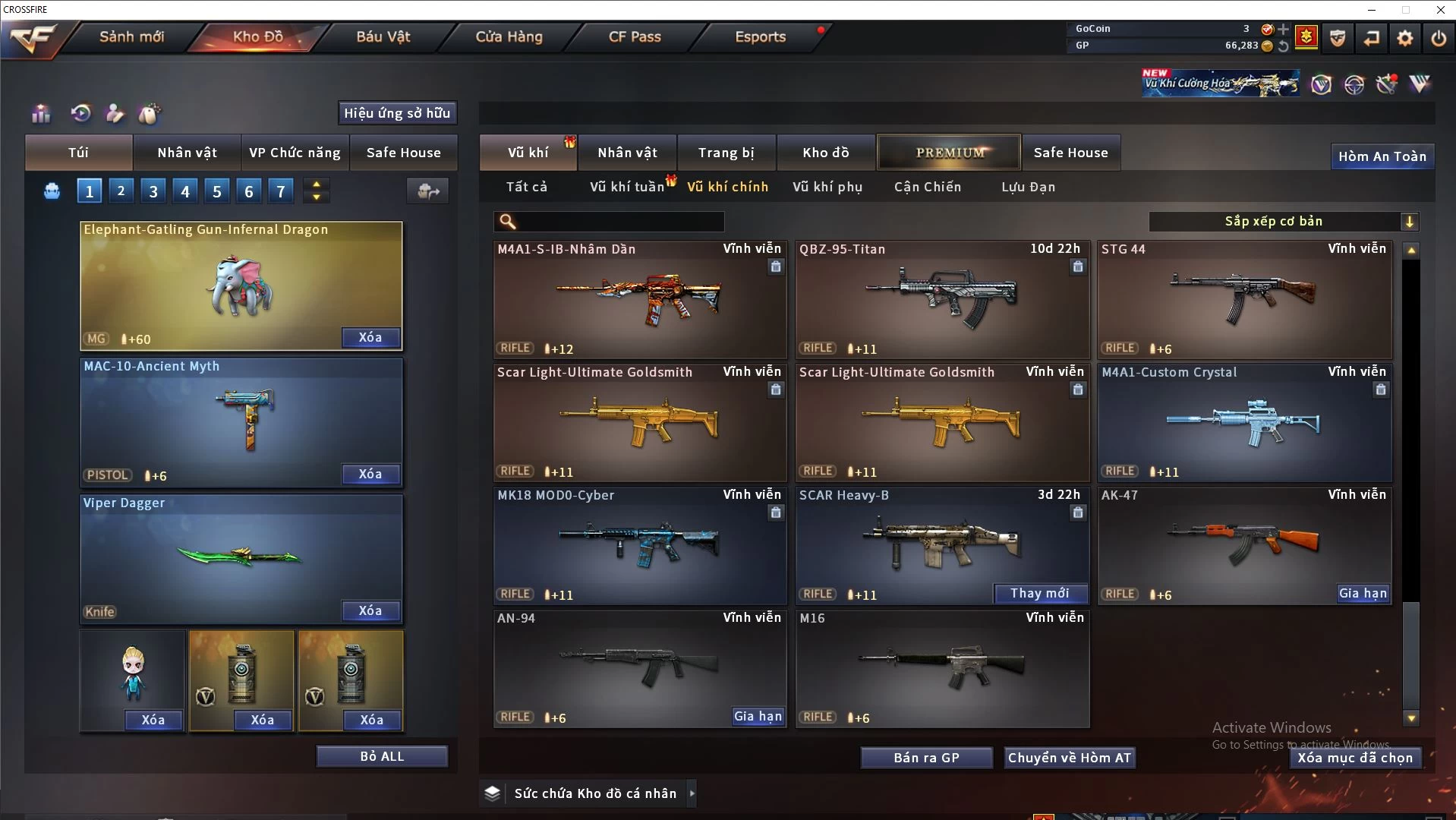Select the PREMIUM inventory tab
The width and height of the screenshot is (1456, 820).
(950, 153)
